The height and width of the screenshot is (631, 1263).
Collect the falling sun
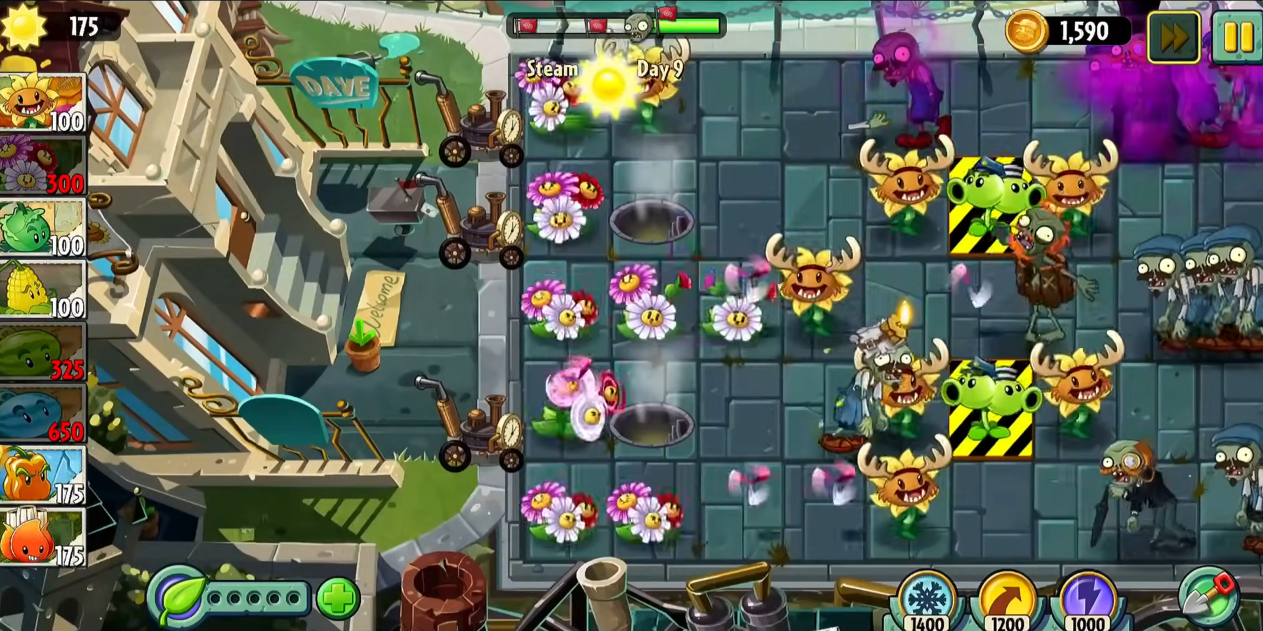608,84
